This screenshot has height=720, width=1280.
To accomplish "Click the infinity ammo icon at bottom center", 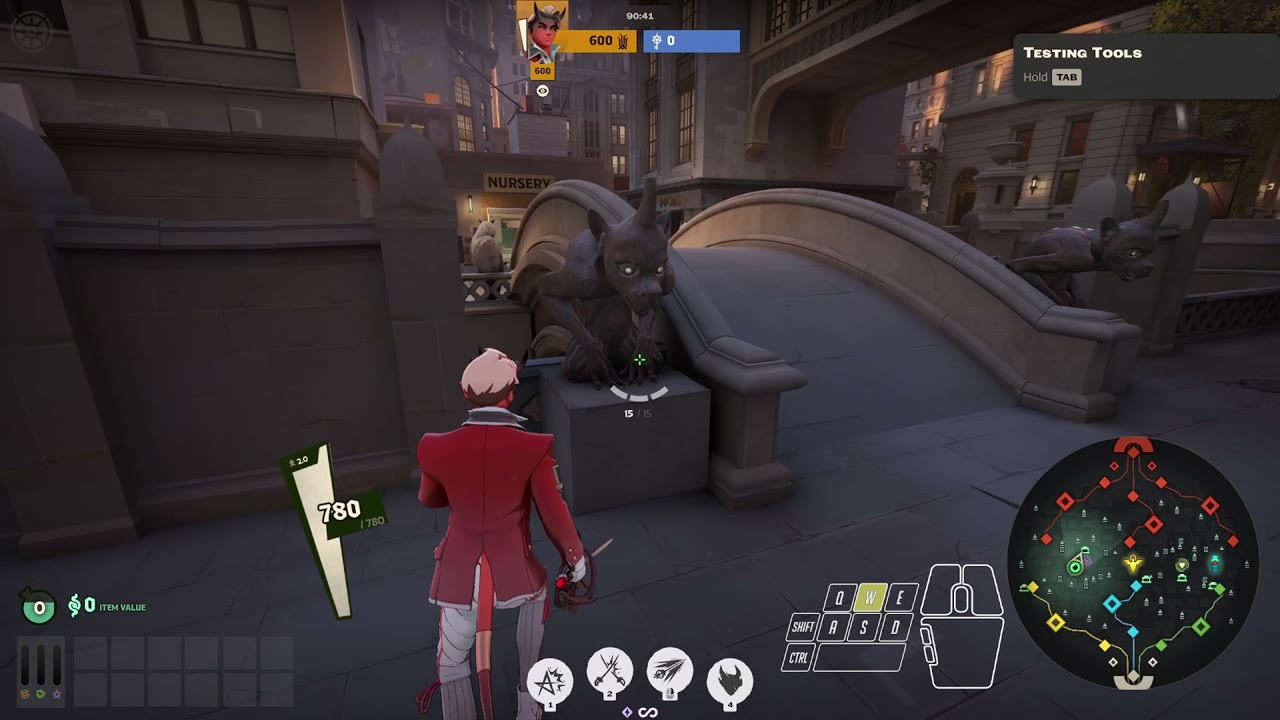I will pyautogui.click(x=648, y=712).
